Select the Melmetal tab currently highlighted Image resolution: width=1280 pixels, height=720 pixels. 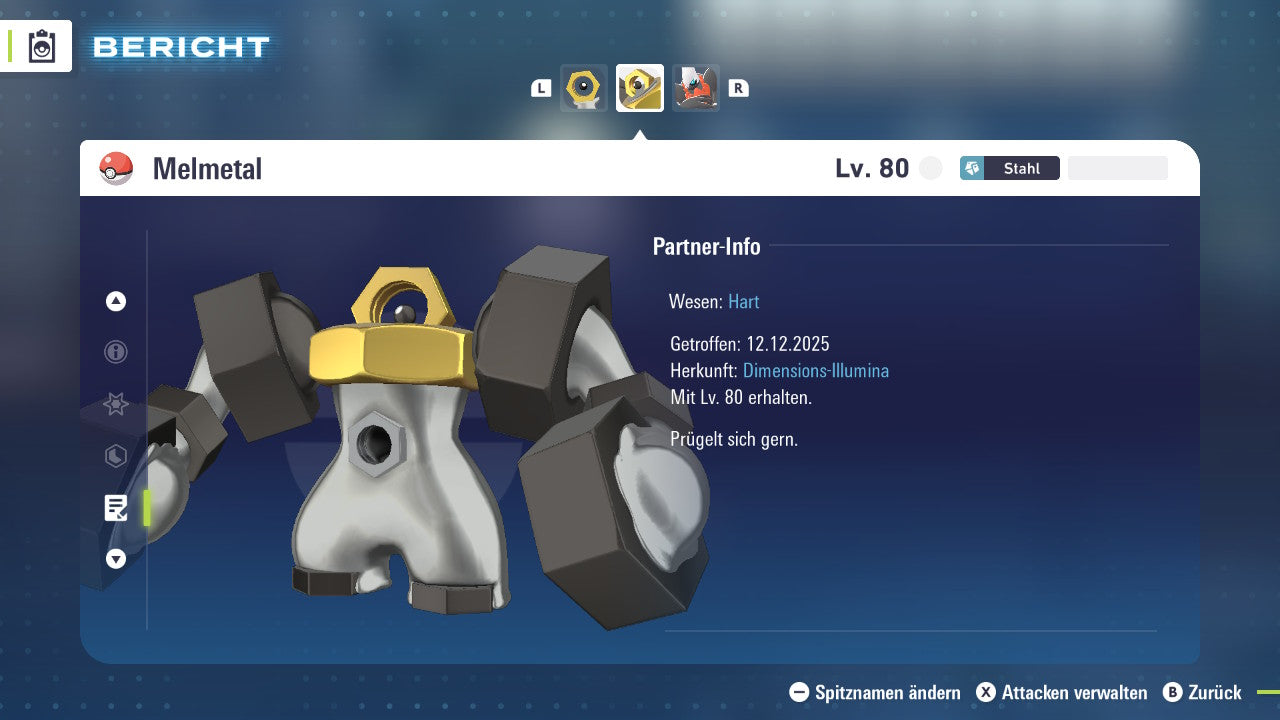click(x=639, y=88)
